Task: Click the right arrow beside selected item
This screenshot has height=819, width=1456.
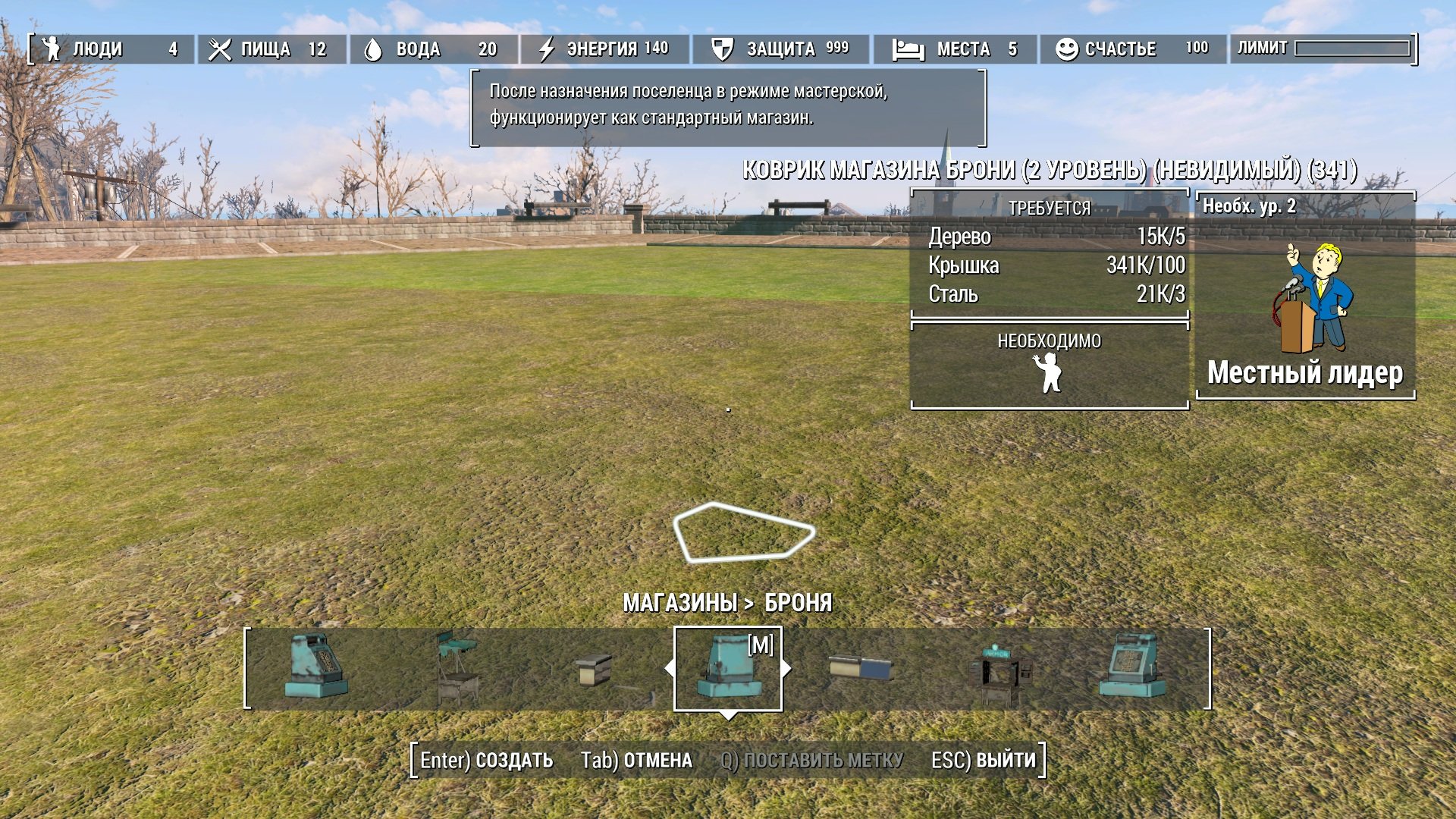Action: (x=787, y=668)
